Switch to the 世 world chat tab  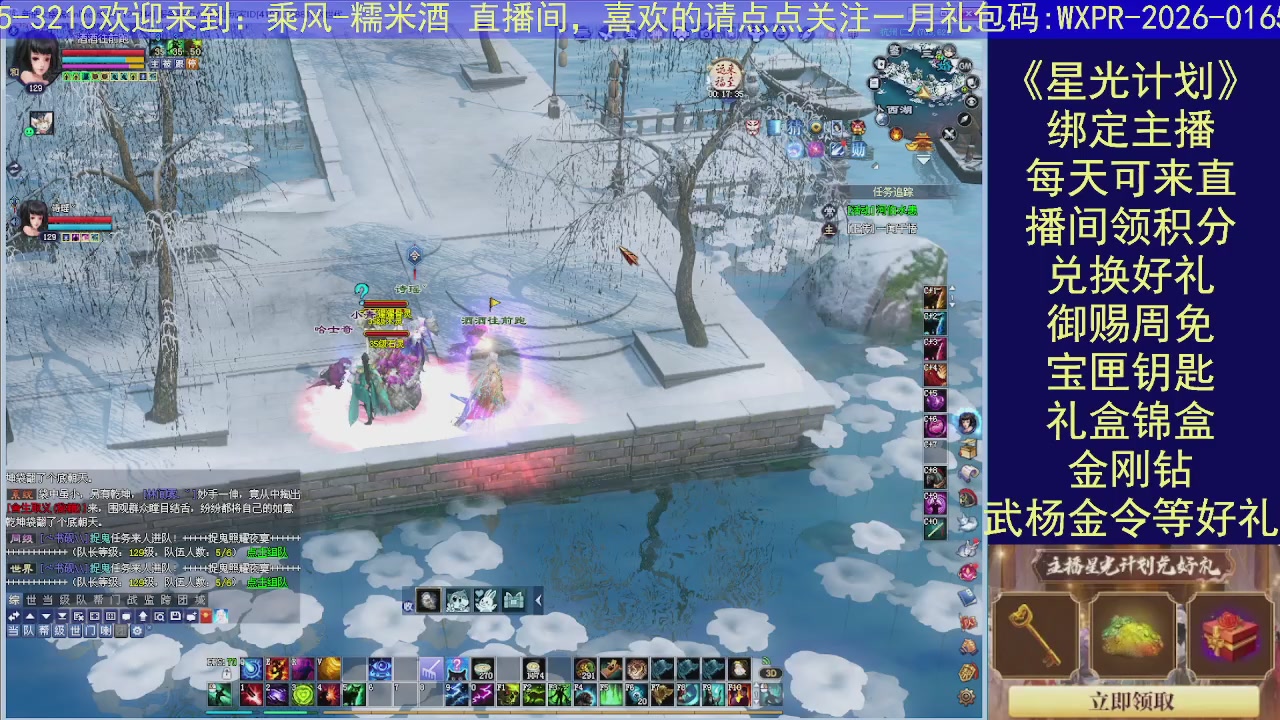click(30, 600)
